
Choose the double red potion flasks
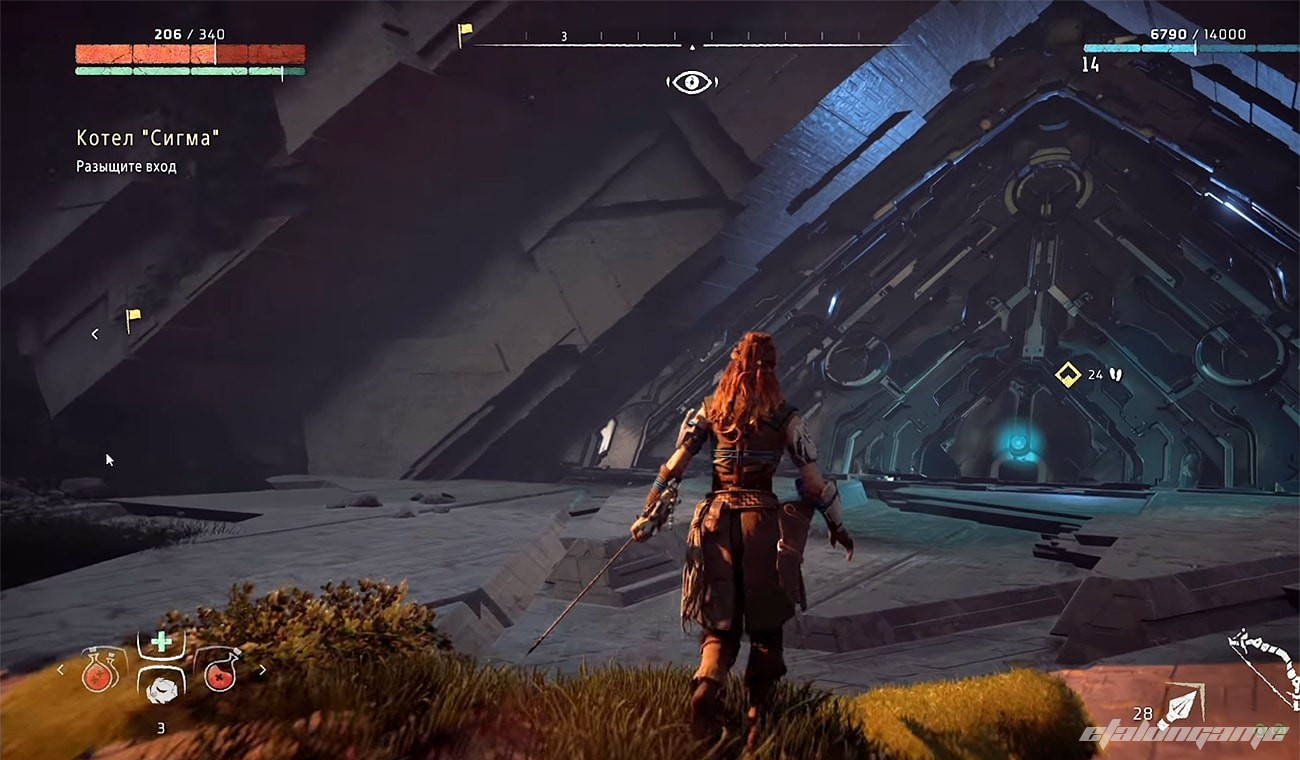point(103,669)
